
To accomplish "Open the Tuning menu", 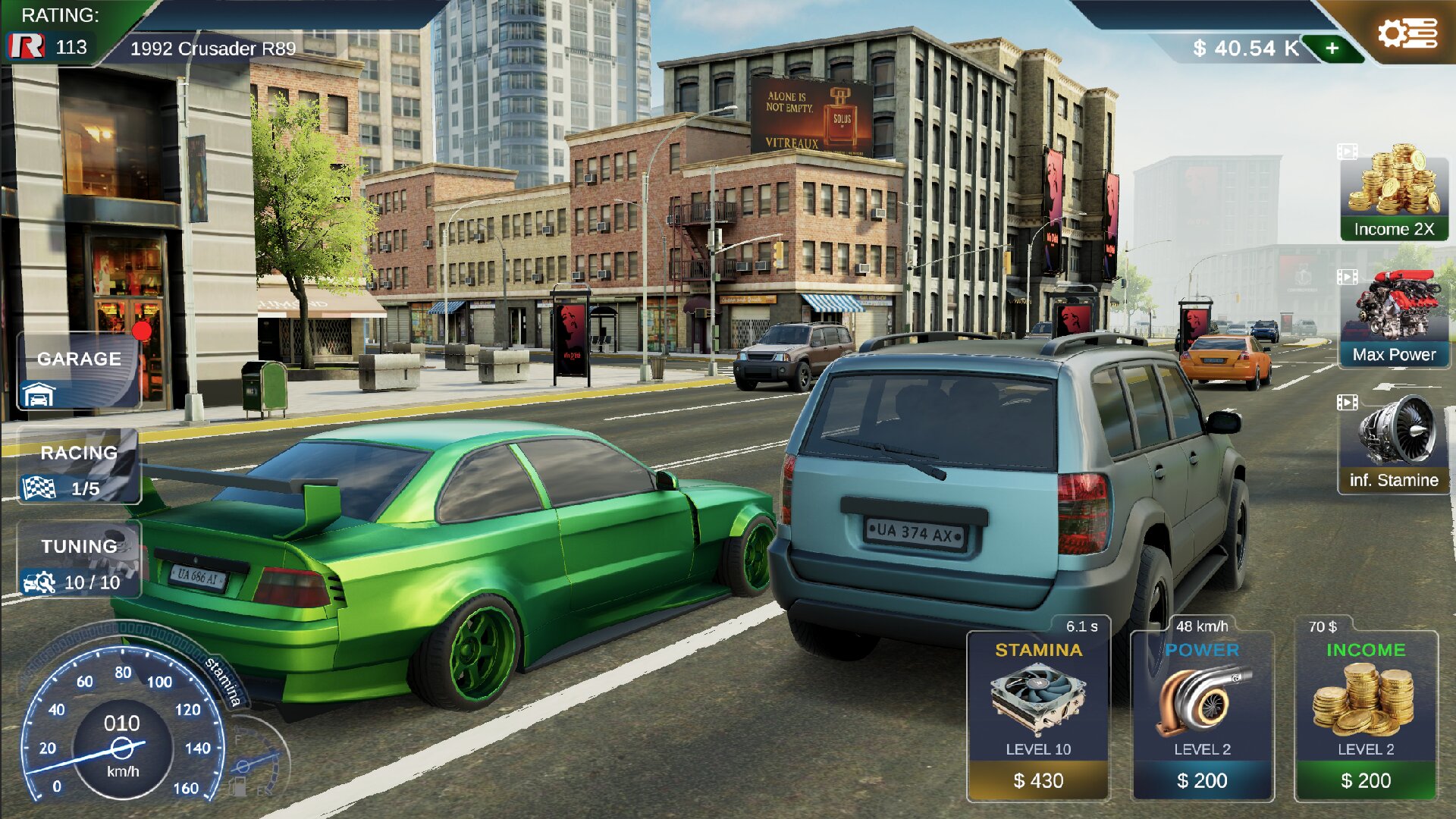I will tap(79, 561).
